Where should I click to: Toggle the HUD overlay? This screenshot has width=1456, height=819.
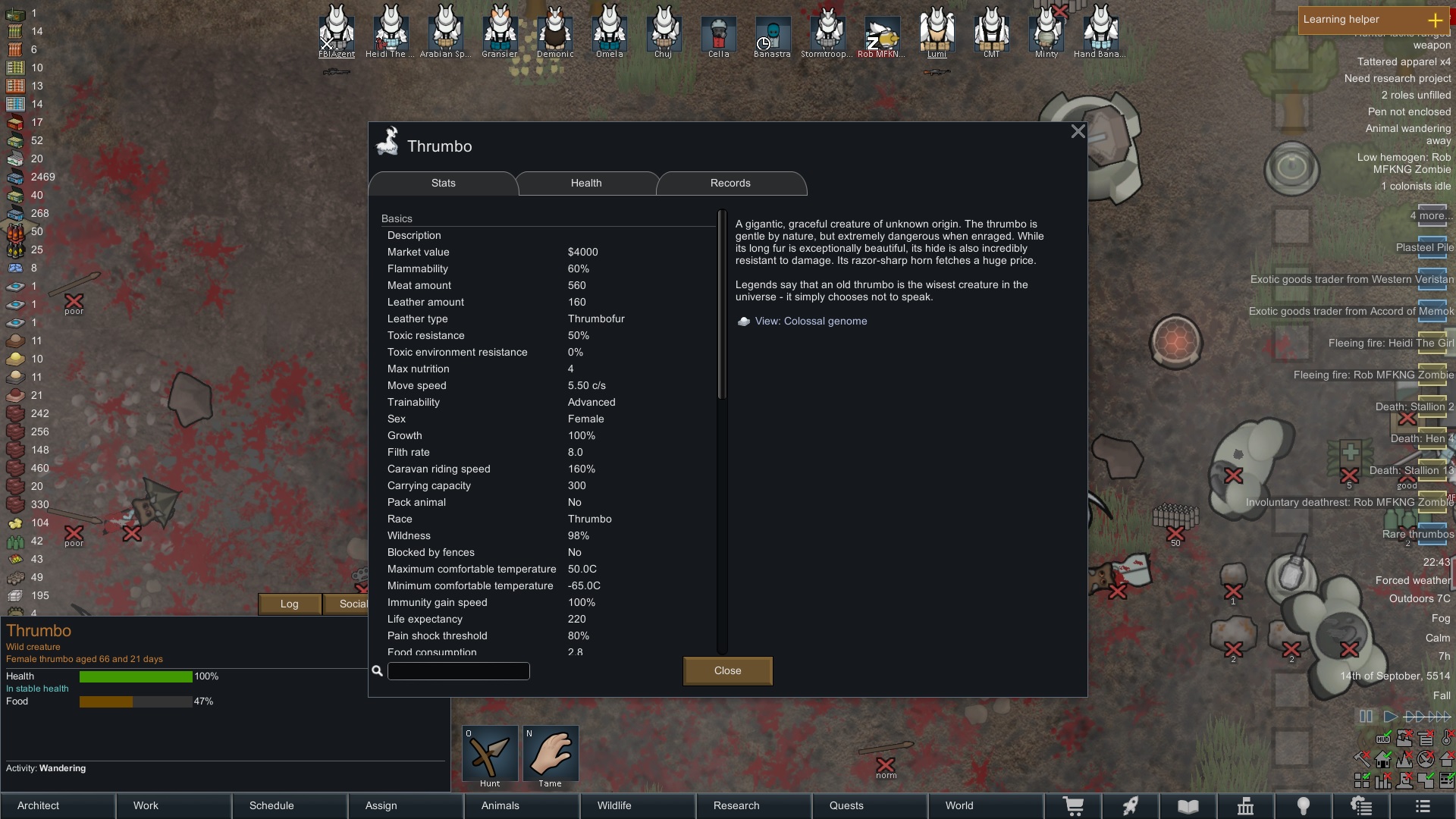point(1383,739)
